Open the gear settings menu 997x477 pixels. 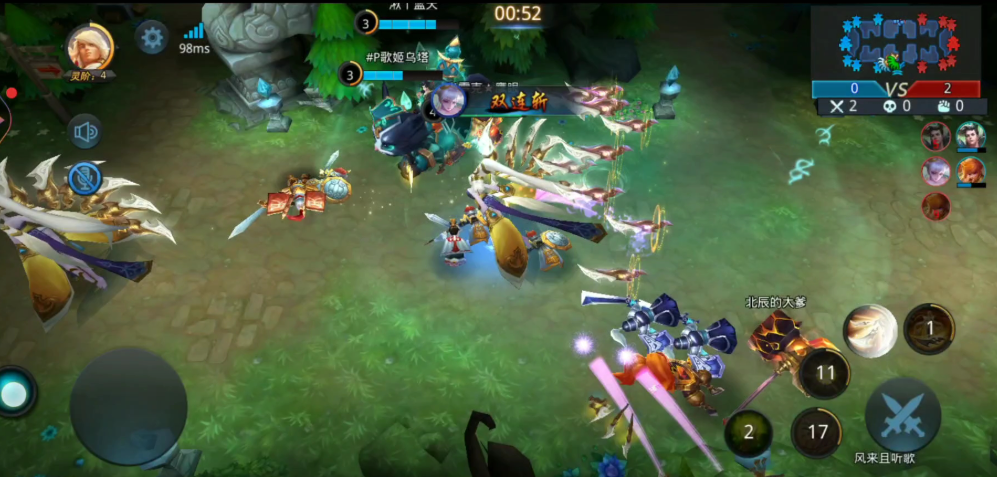click(x=152, y=38)
